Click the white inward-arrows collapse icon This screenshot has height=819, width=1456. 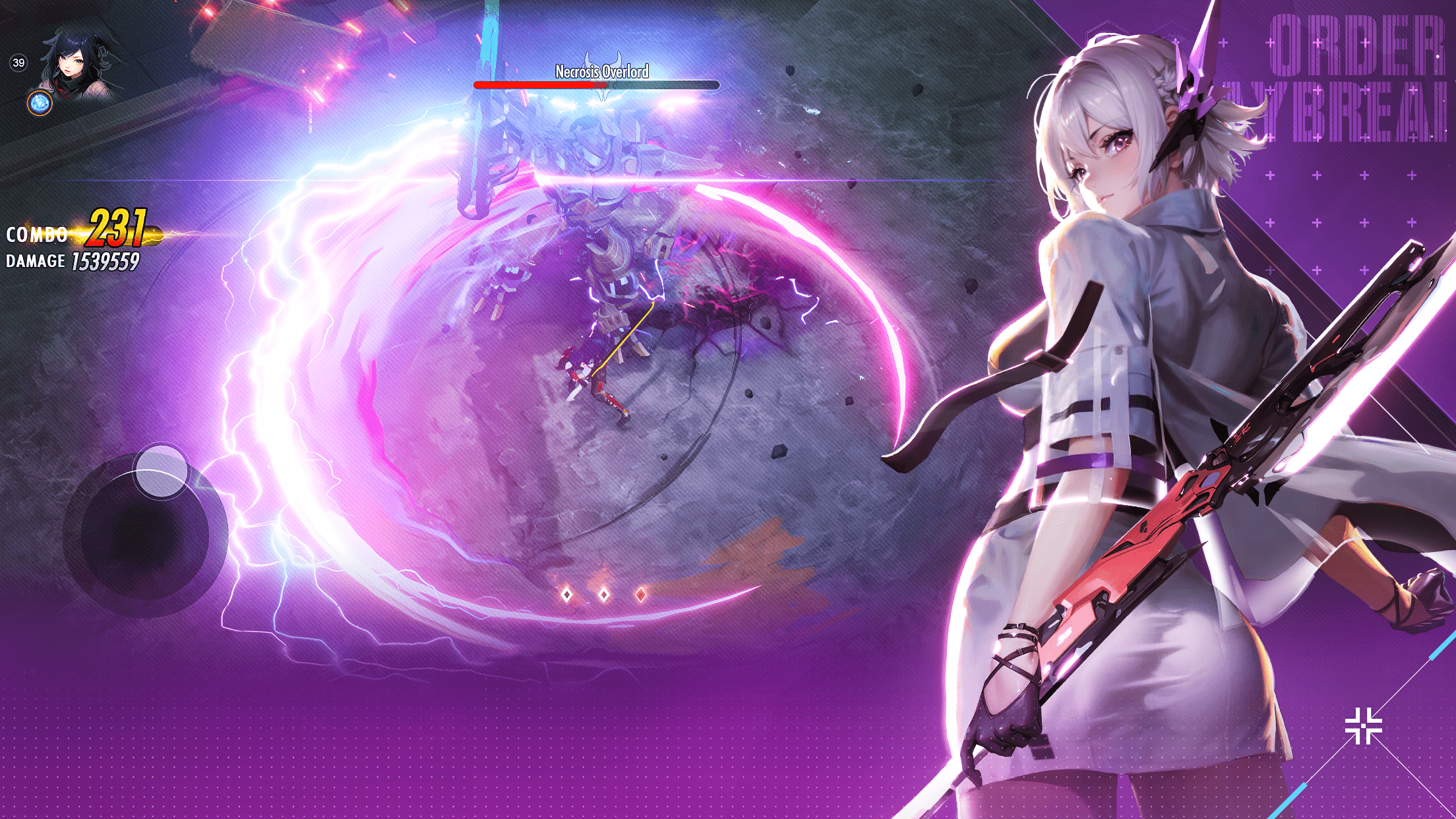tap(1363, 726)
